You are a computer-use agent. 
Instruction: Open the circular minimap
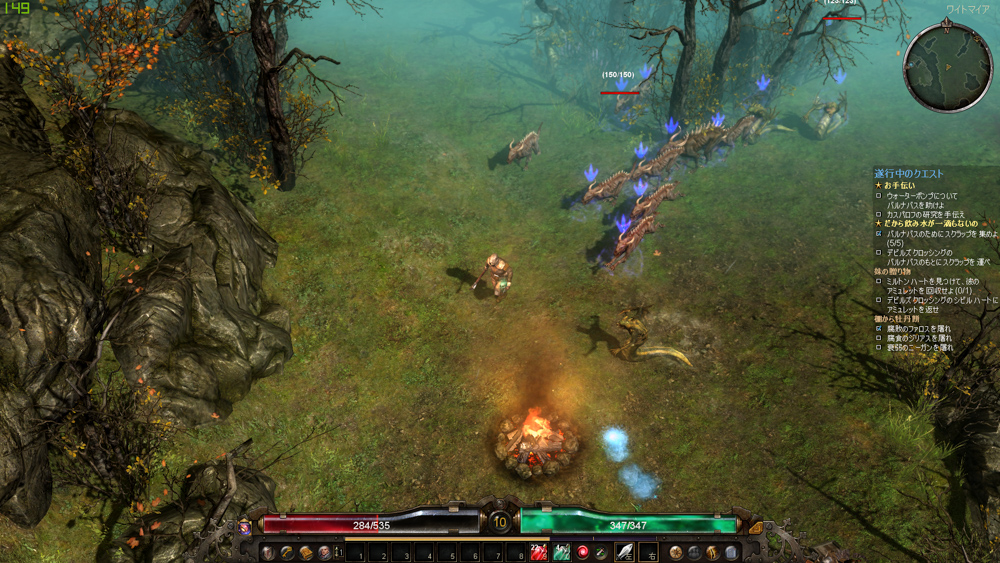946,68
